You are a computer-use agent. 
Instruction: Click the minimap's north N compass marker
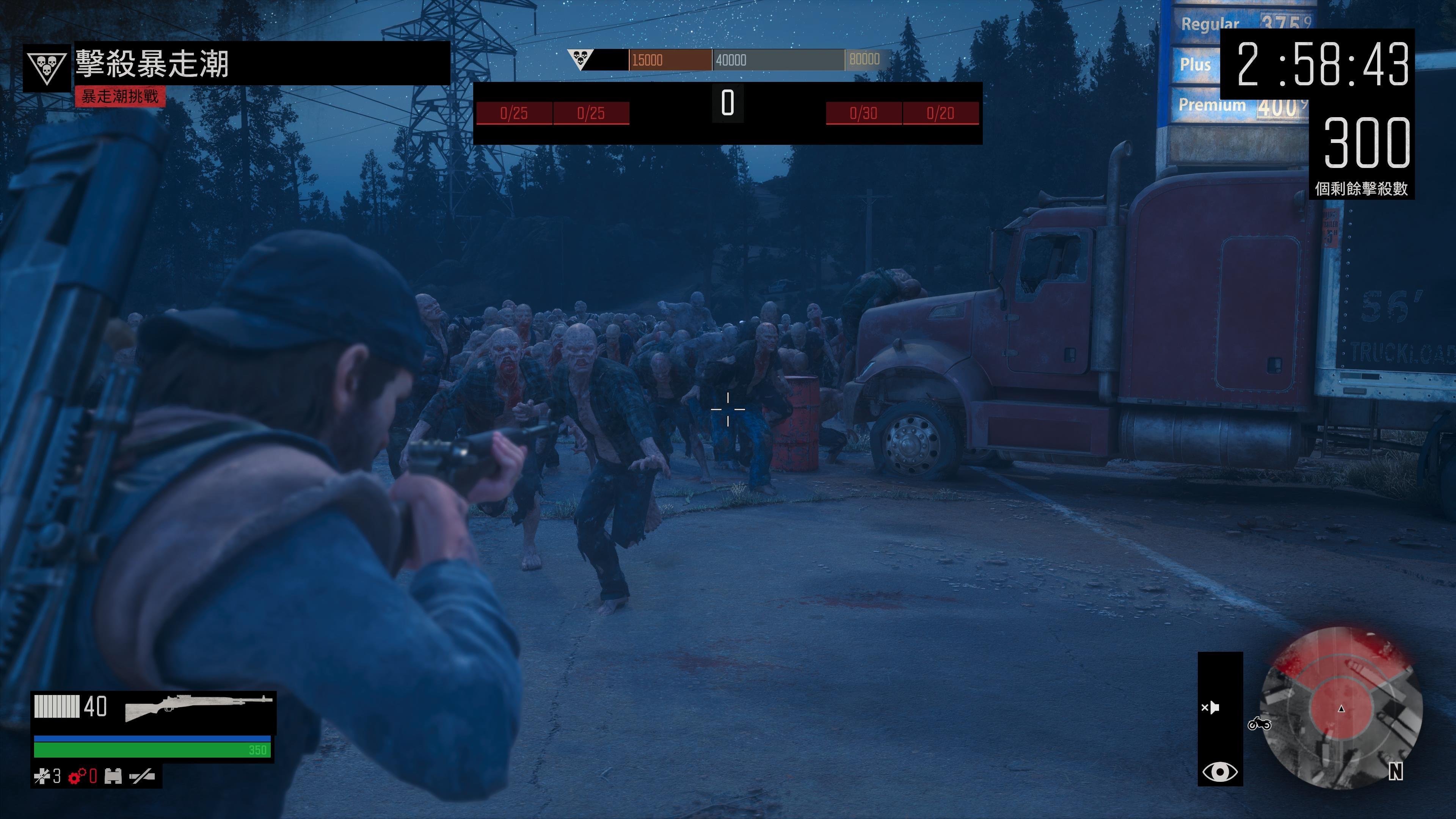click(1395, 772)
